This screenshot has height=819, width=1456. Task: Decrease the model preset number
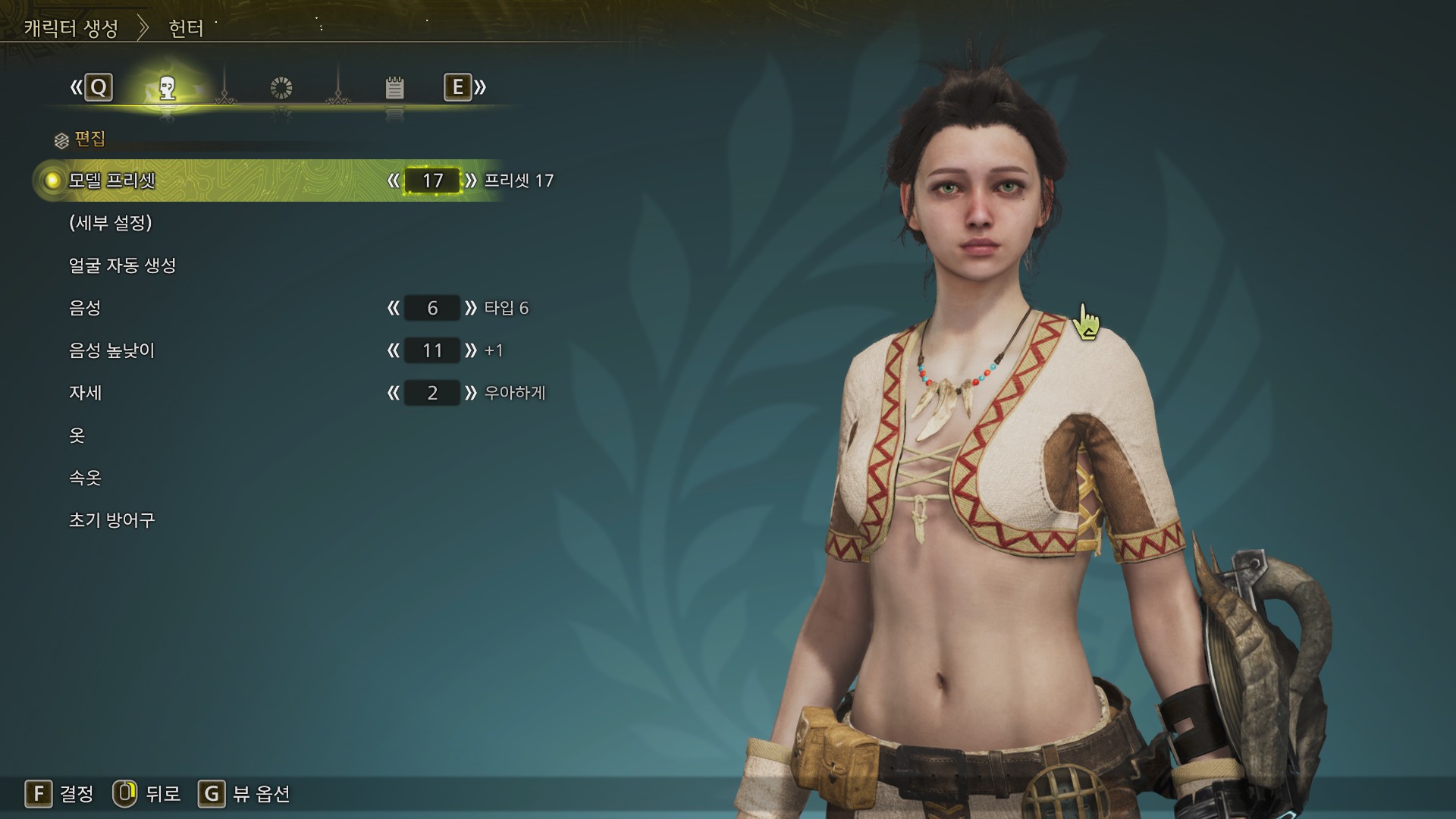click(393, 180)
